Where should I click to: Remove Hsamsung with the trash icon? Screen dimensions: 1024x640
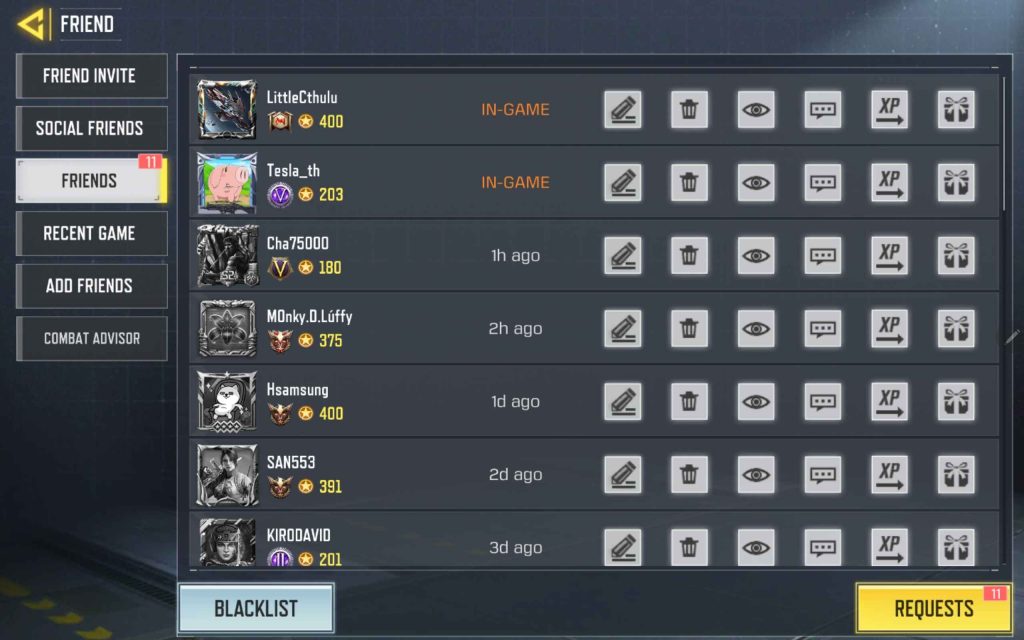(x=689, y=402)
